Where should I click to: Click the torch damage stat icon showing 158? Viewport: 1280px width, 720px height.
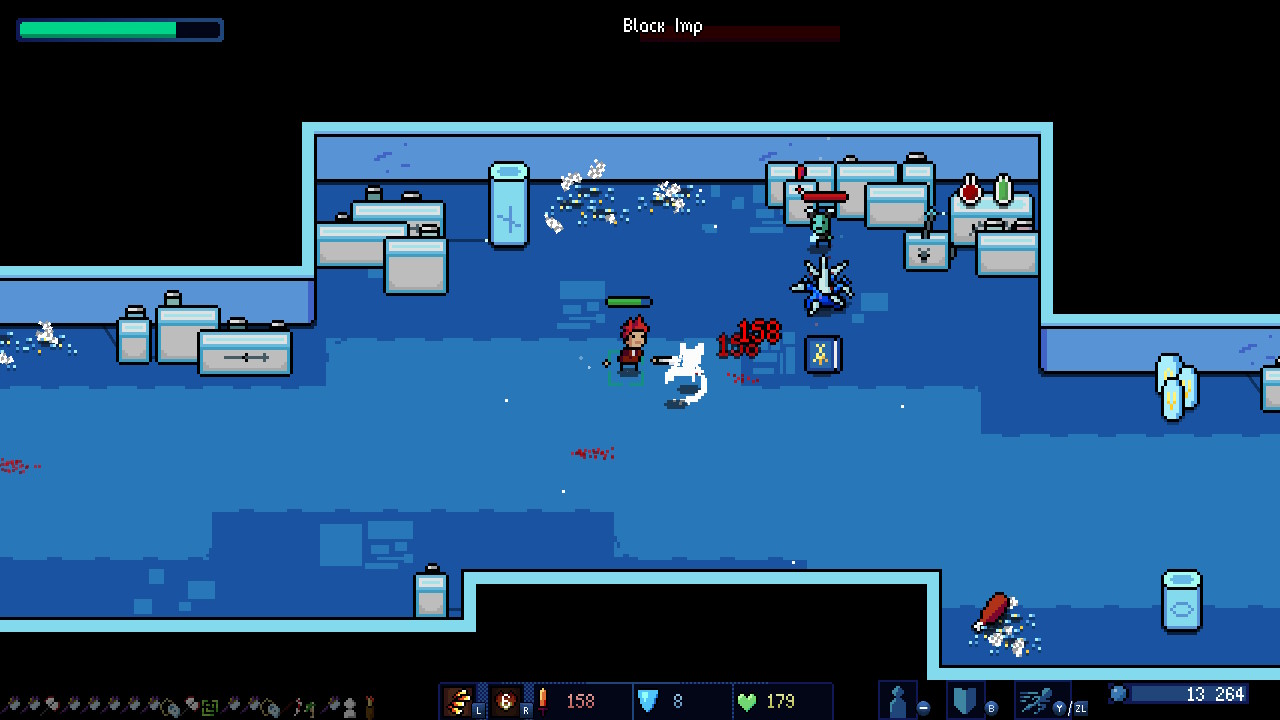pos(542,700)
